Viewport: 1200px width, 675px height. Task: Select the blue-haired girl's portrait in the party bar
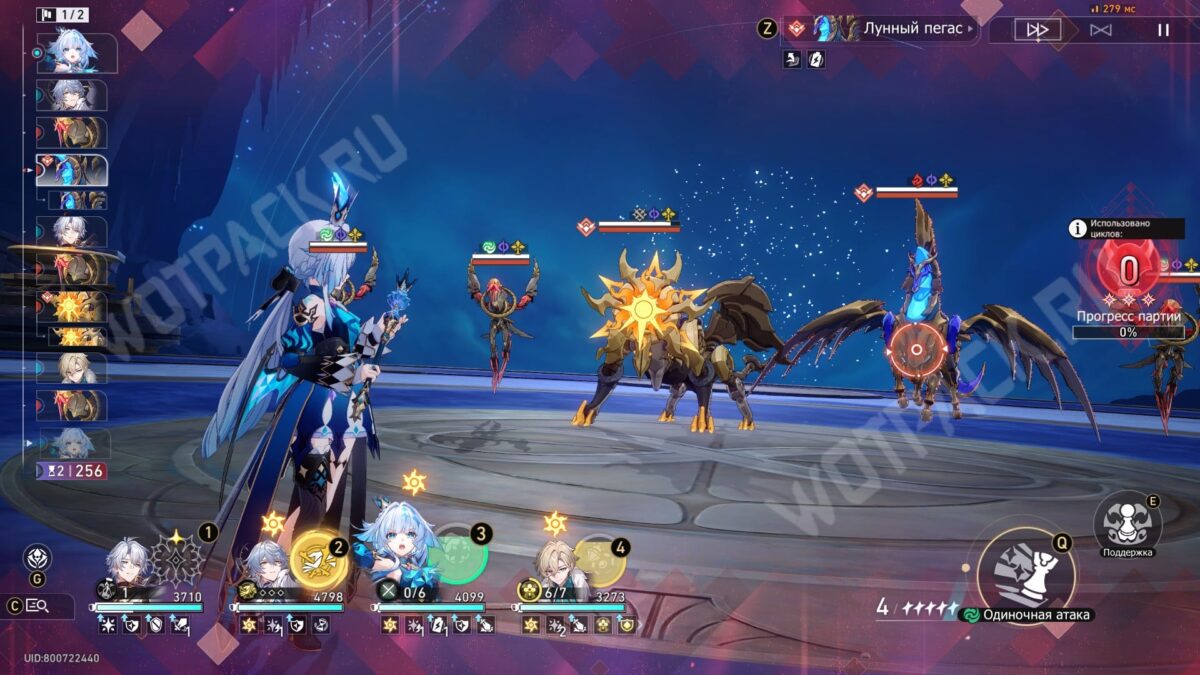405,552
